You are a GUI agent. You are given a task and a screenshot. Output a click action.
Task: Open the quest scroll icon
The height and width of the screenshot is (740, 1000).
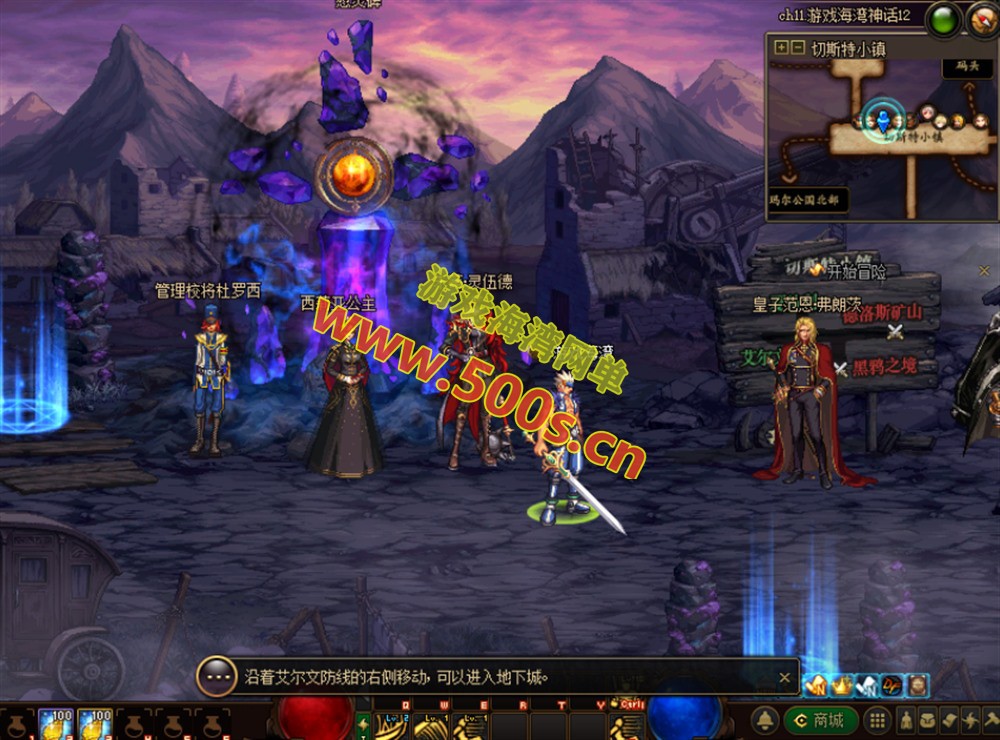948,720
